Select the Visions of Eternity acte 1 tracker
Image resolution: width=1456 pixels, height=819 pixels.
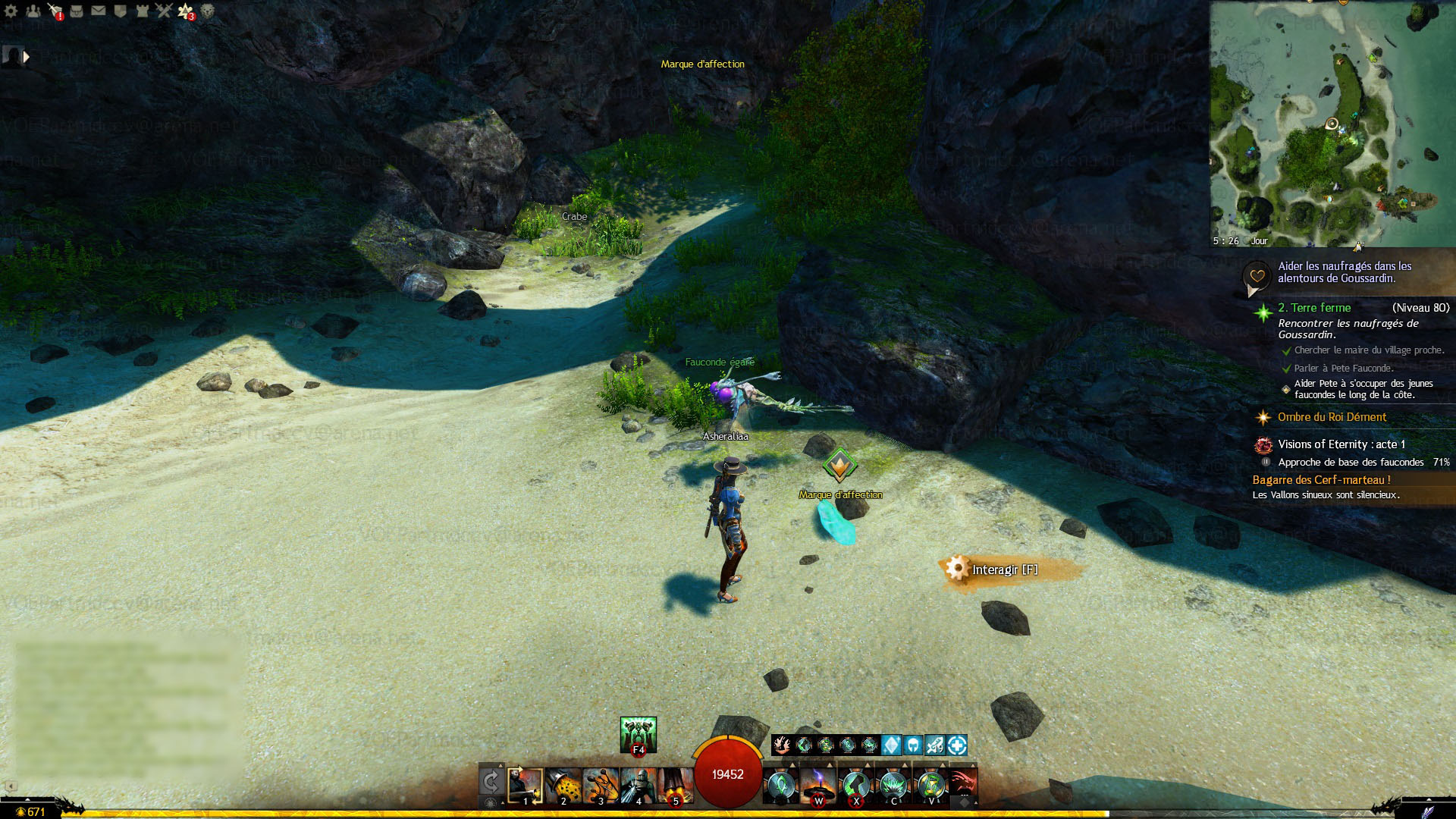[1341, 444]
